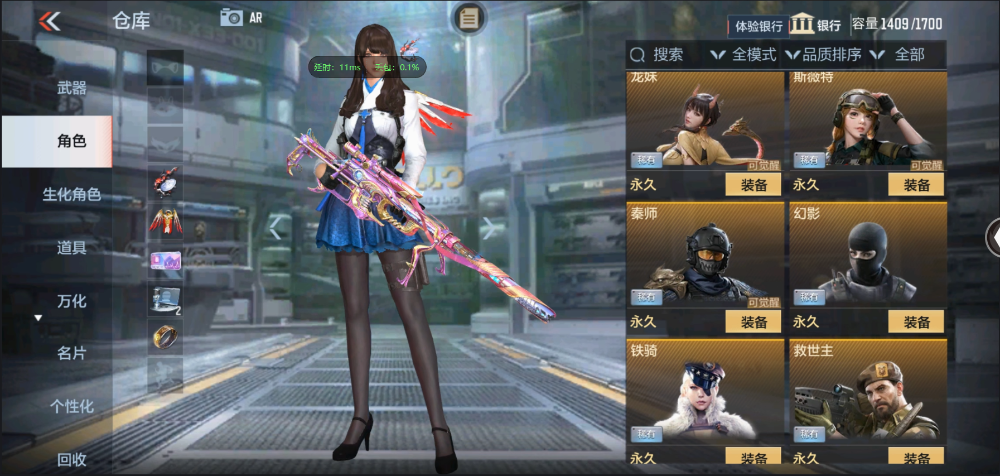
Task: Open the 品质排序 sort dropdown
Action: pyautogui.click(x=827, y=55)
